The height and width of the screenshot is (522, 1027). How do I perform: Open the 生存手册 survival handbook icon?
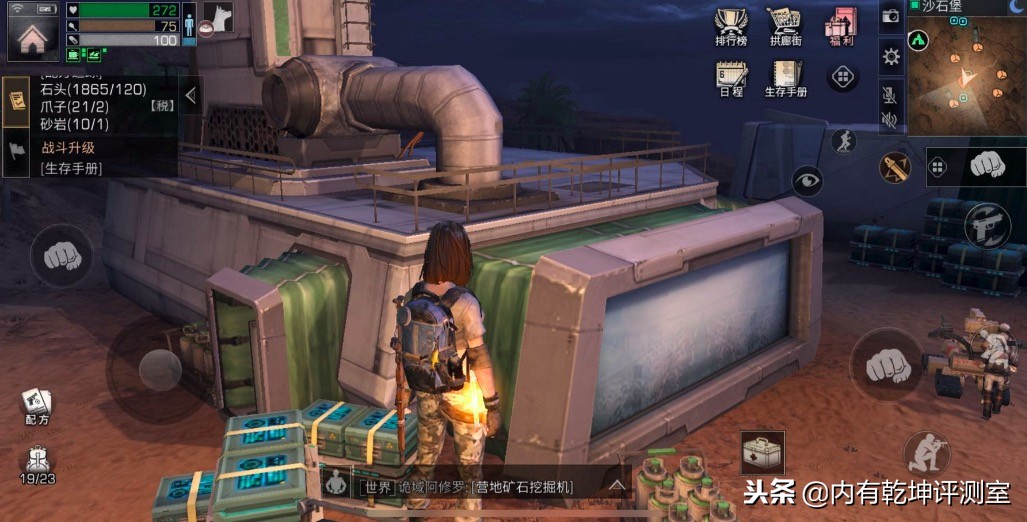pos(786,78)
